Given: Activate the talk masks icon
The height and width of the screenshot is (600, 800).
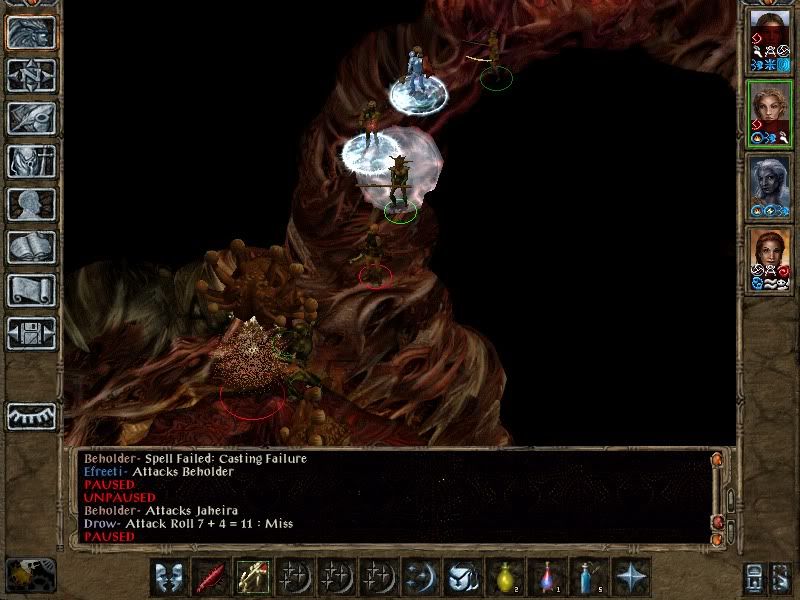Looking at the screenshot, I should click(169, 578).
